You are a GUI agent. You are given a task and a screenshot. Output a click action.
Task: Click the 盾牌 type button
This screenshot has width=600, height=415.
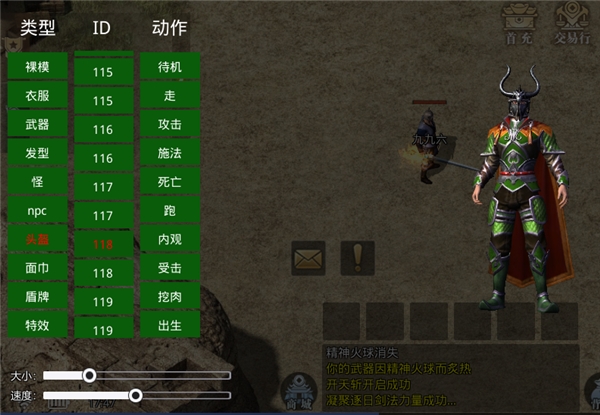[x=38, y=297]
